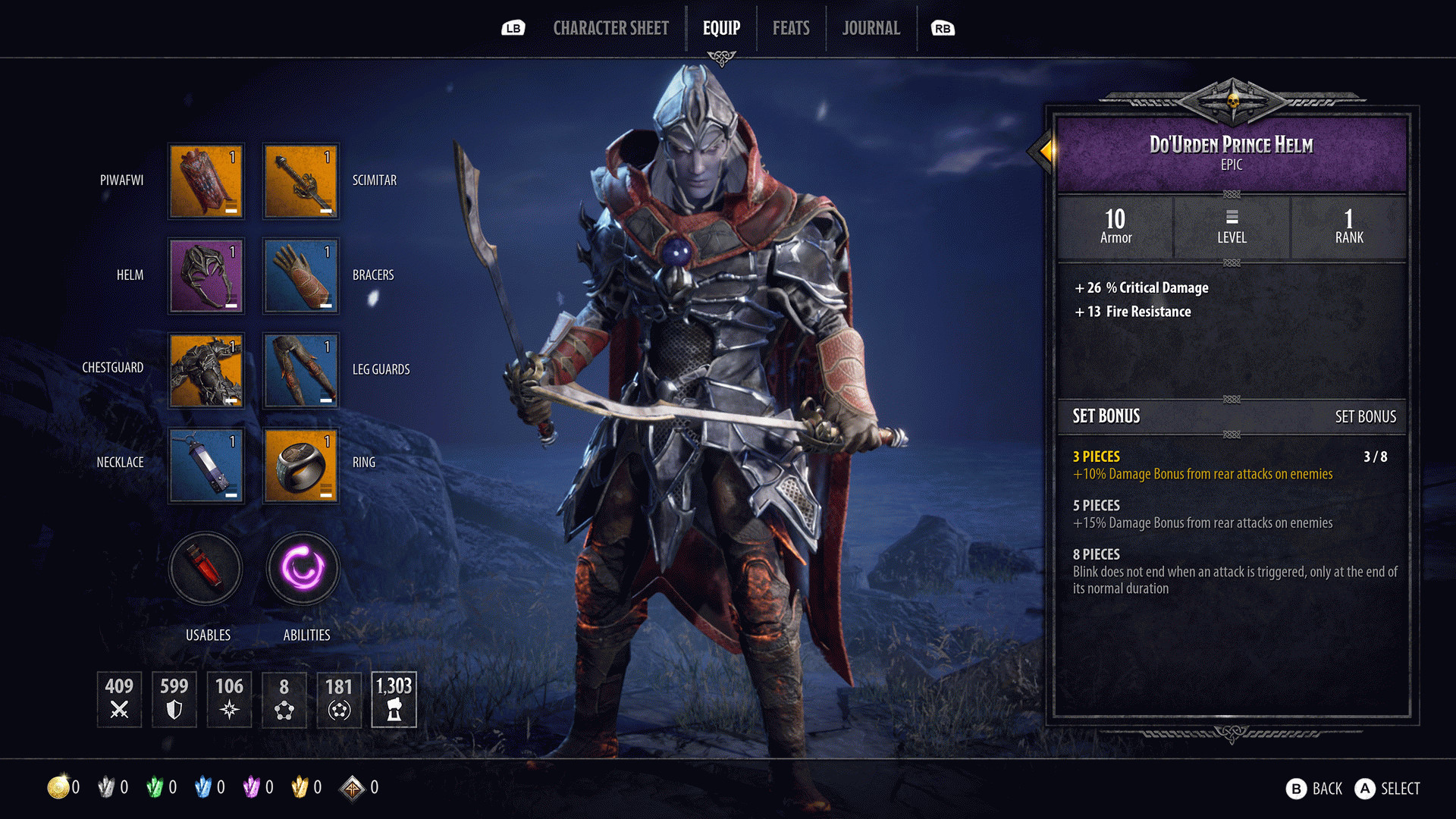Select the purple swirl Abilities slot

303,569
